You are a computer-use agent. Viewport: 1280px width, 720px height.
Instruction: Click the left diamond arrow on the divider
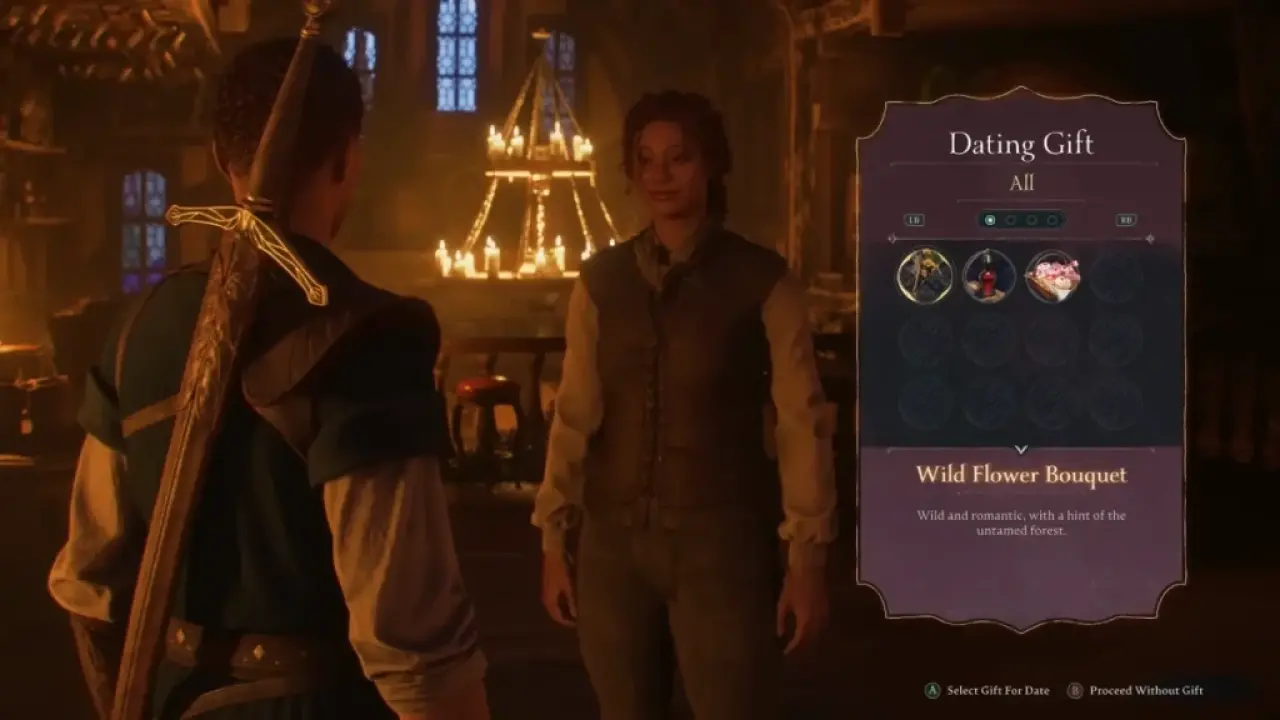(x=892, y=238)
